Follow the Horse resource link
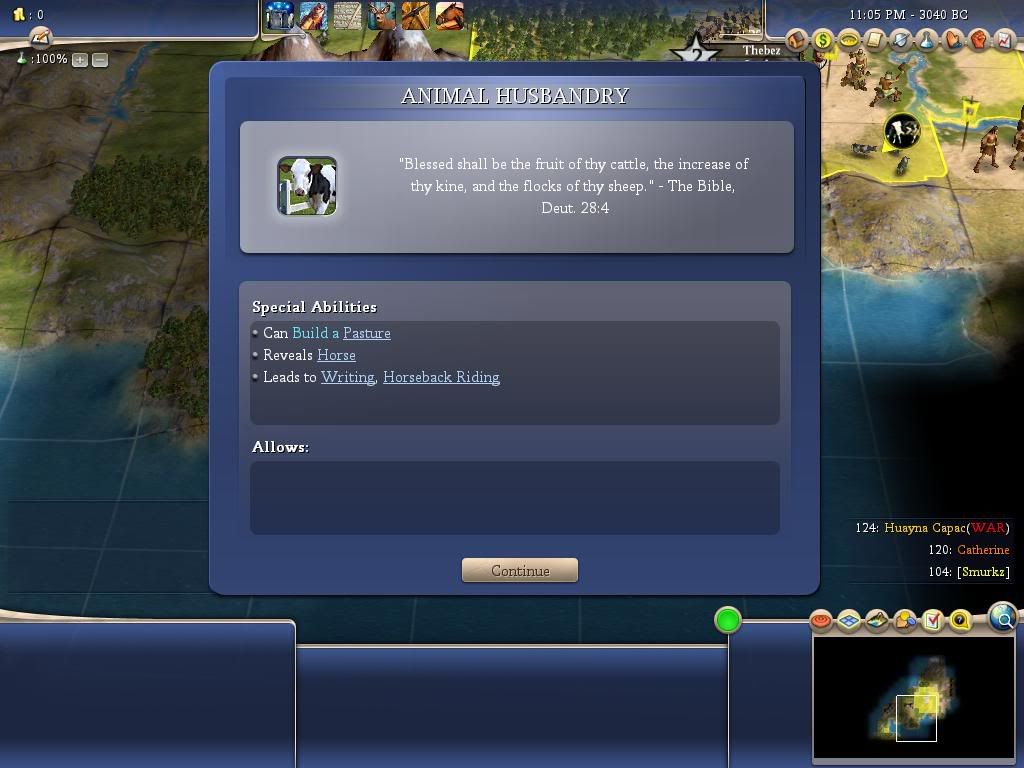Screen dimensions: 1024x768 tap(336, 355)
